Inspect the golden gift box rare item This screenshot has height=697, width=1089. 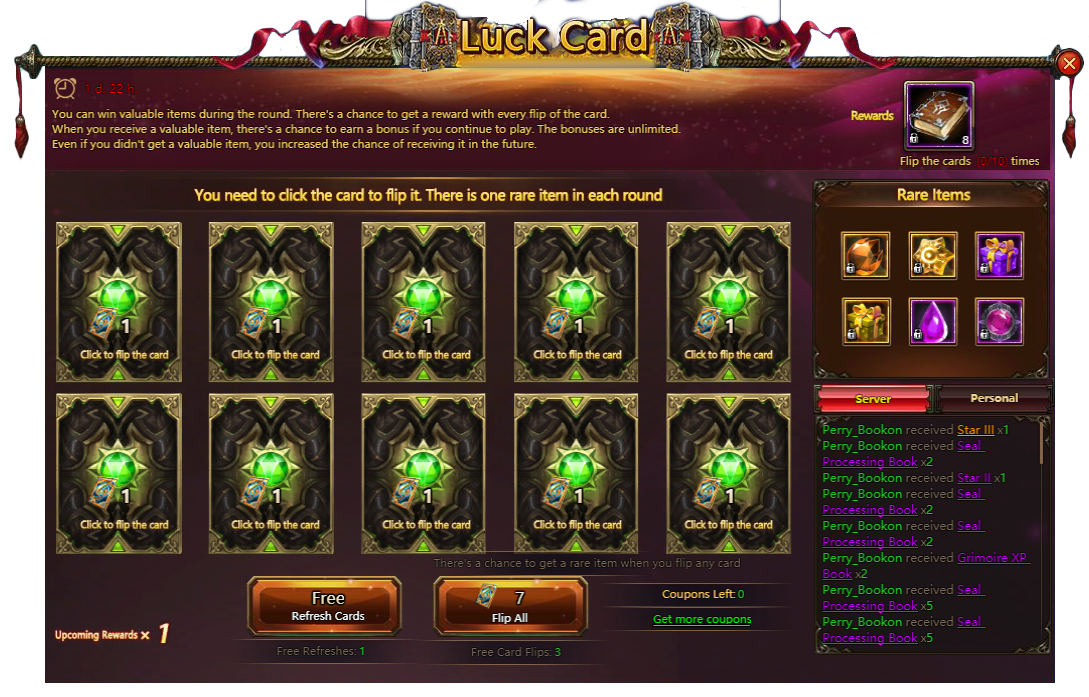[x=866, y=322]
